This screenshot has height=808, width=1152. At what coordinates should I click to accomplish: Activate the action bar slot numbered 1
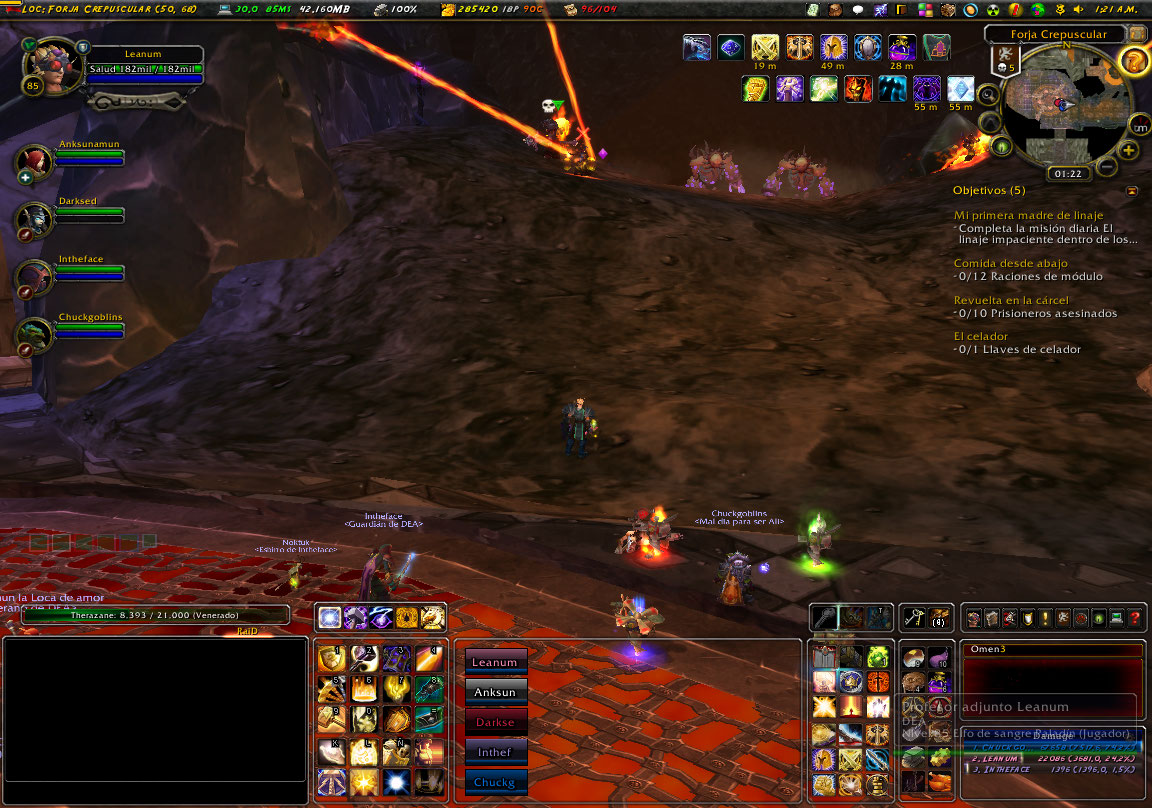[330, 658]
